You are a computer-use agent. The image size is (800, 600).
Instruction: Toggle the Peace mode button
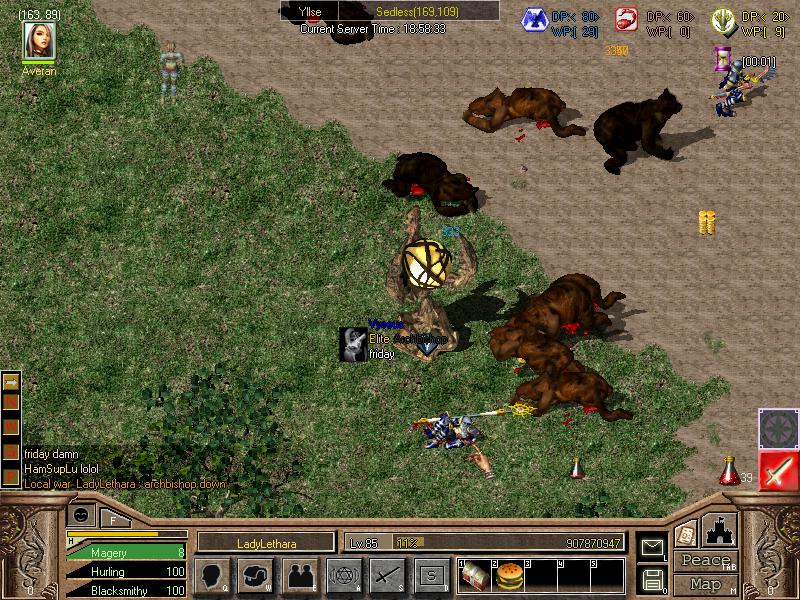[705, 561]
